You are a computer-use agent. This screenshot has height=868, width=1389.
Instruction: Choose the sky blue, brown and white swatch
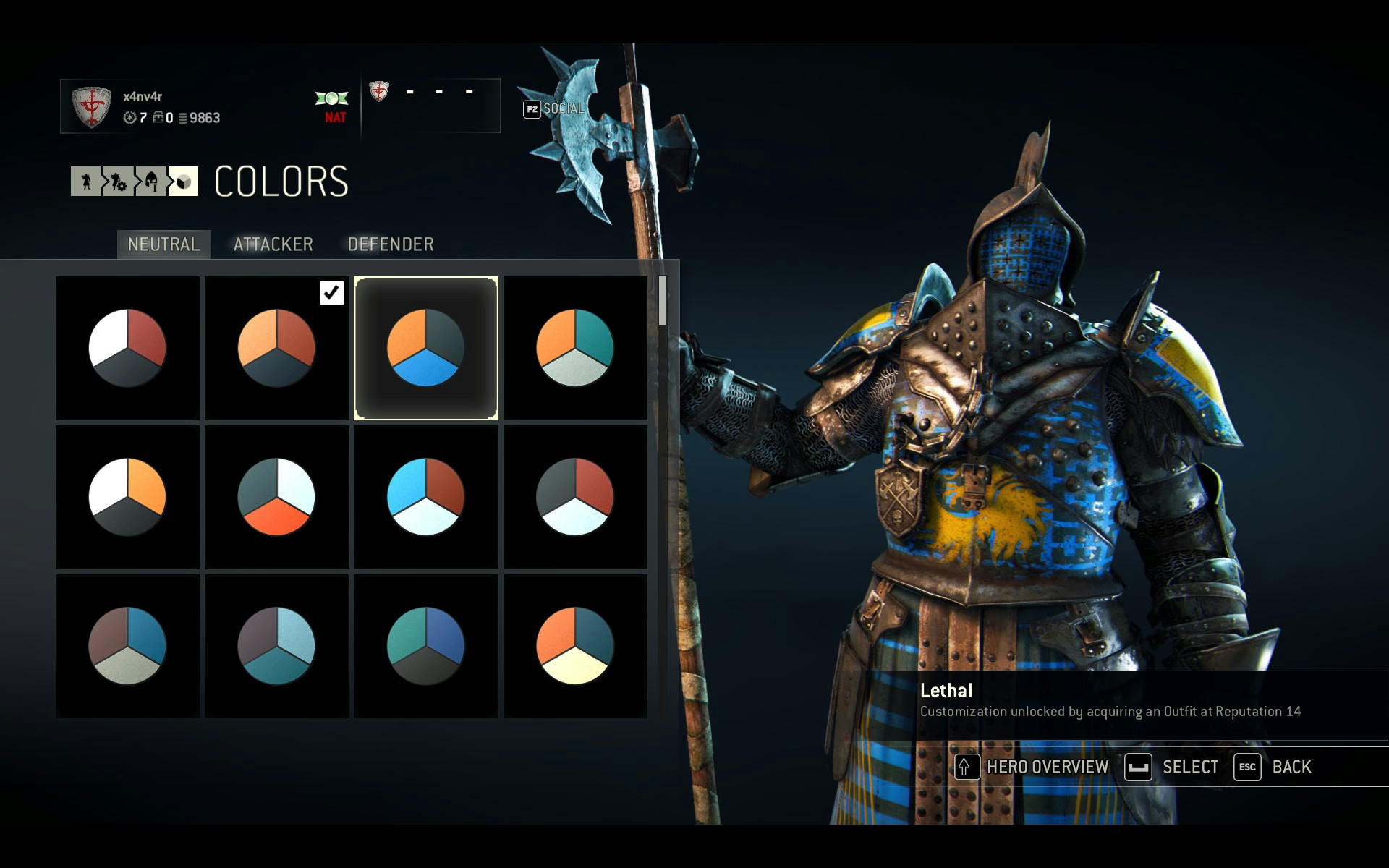(425, 497)
